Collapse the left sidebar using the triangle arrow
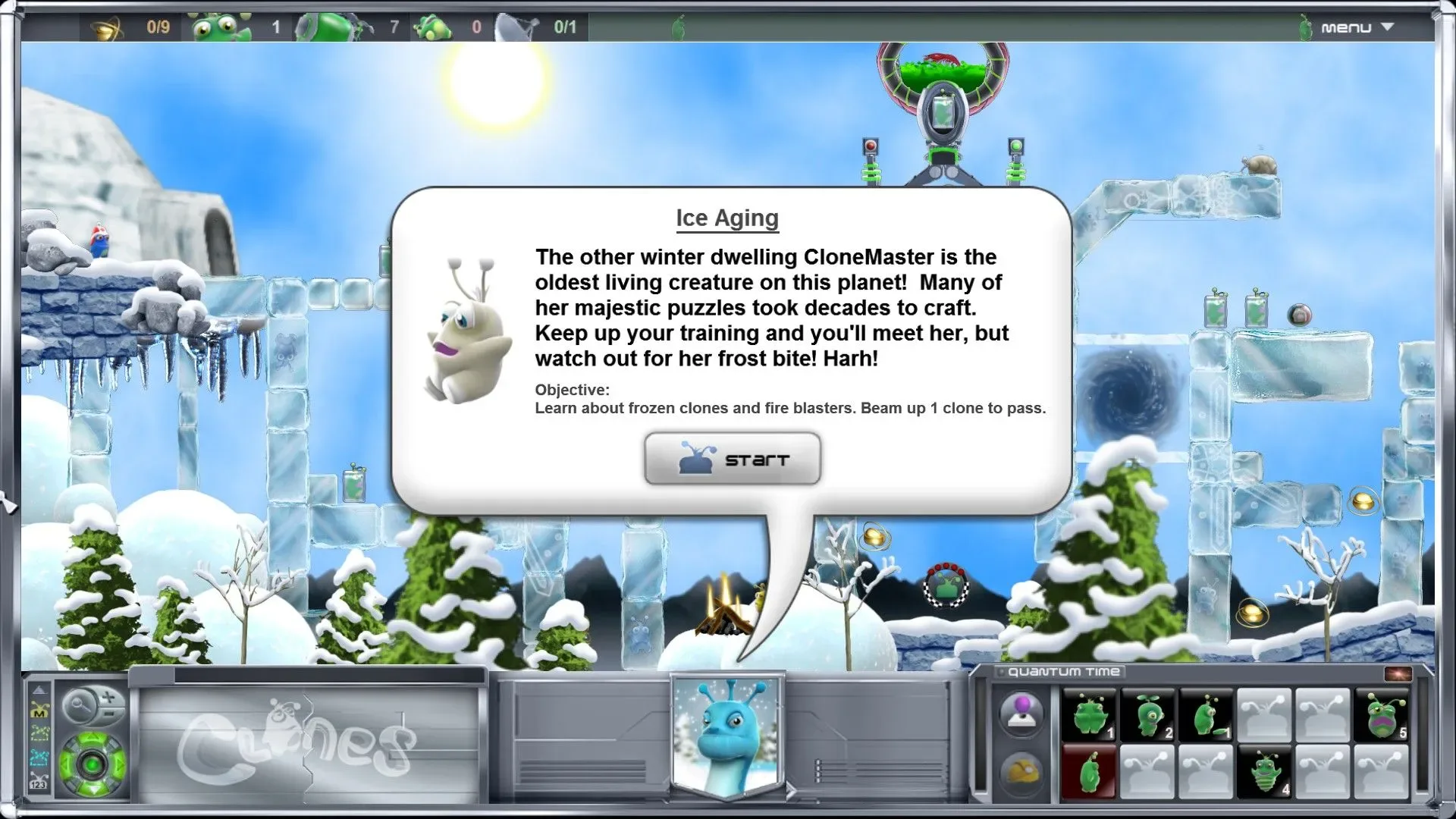1456x819 pixels. pyautogui.click(x=39, y=691)
